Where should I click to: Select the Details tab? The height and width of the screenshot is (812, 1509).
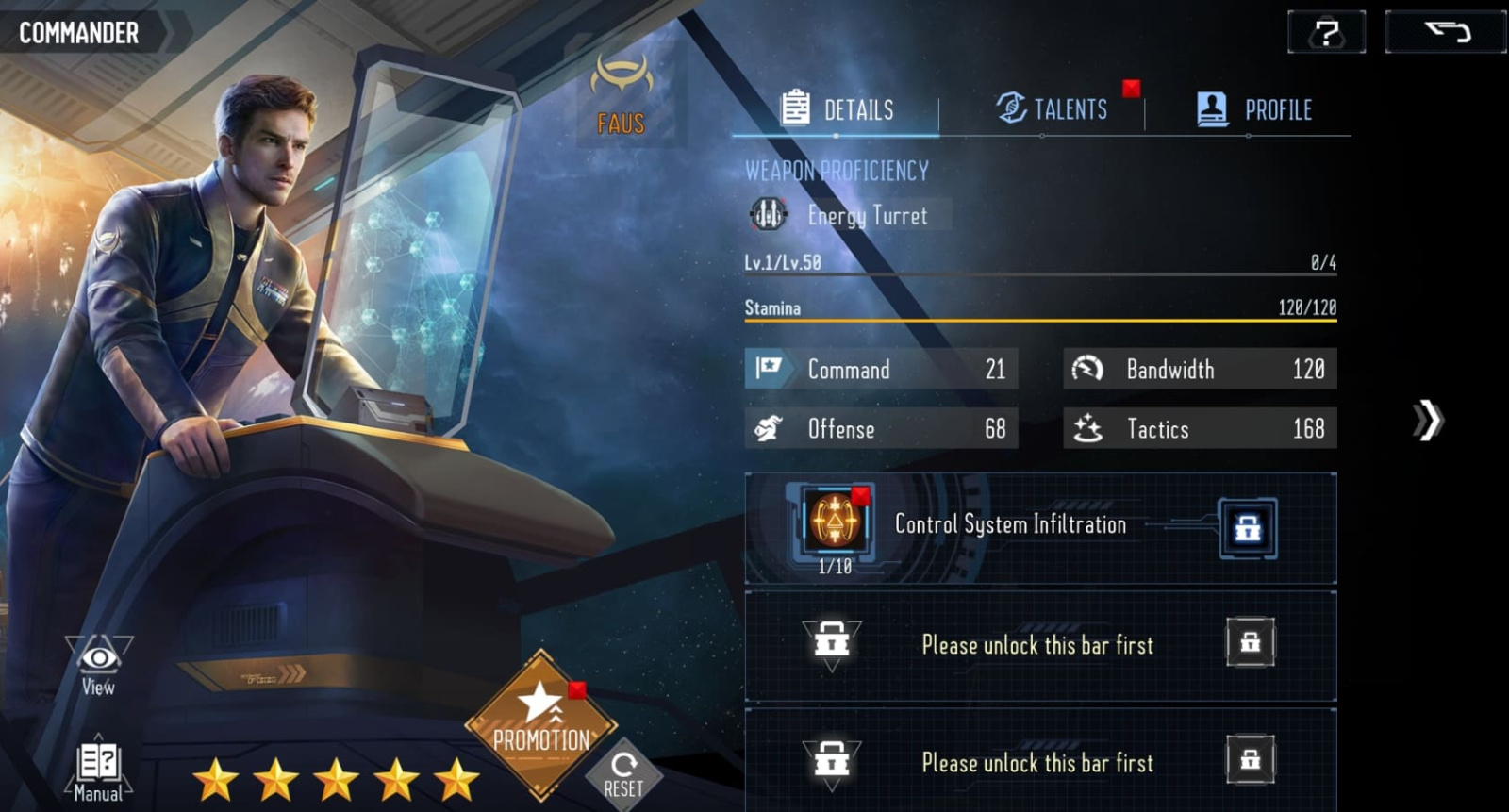pyautogui.click(x=837, y=109)
